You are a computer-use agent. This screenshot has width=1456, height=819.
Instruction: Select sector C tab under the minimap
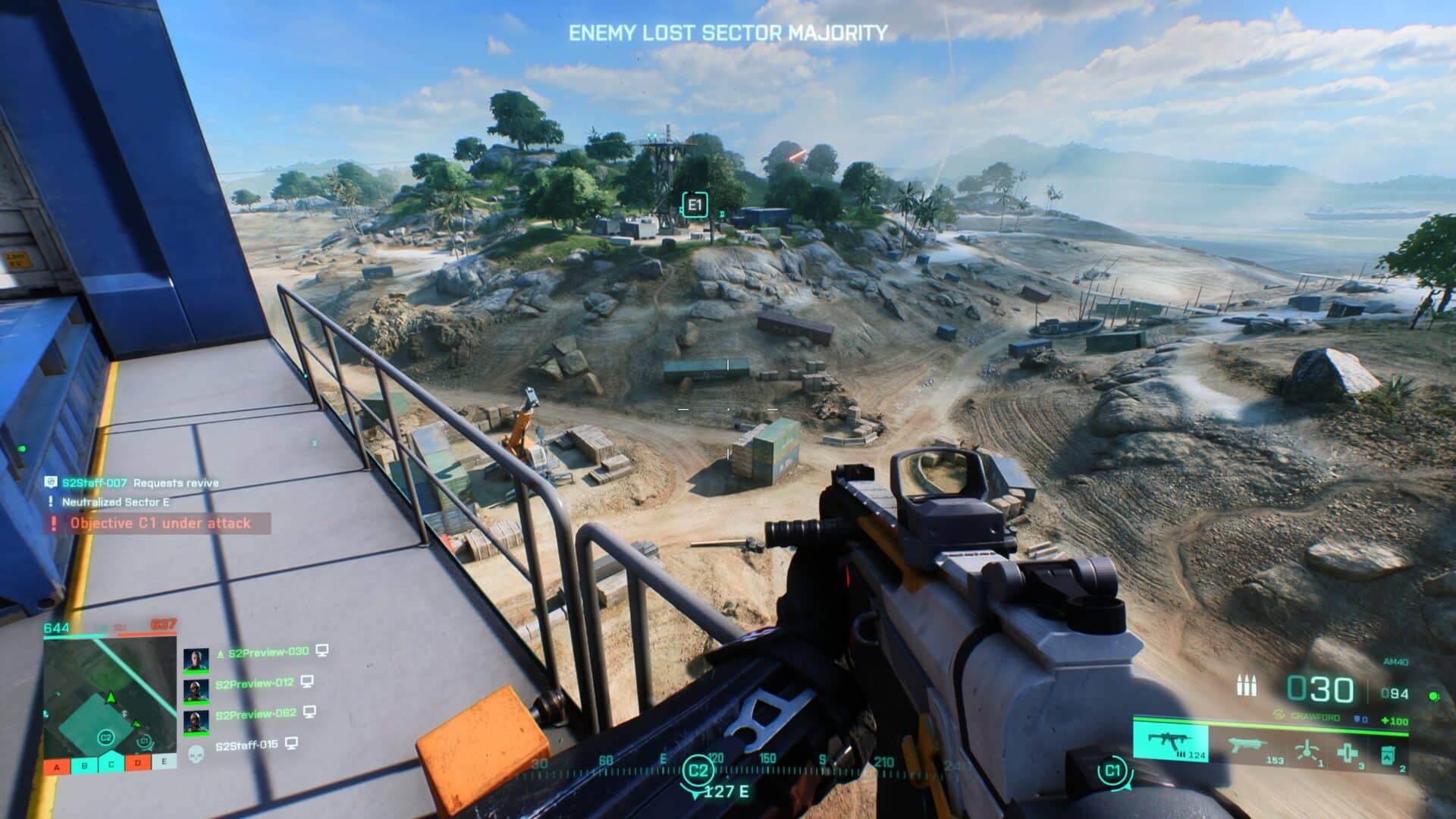(x=111, y=764)
